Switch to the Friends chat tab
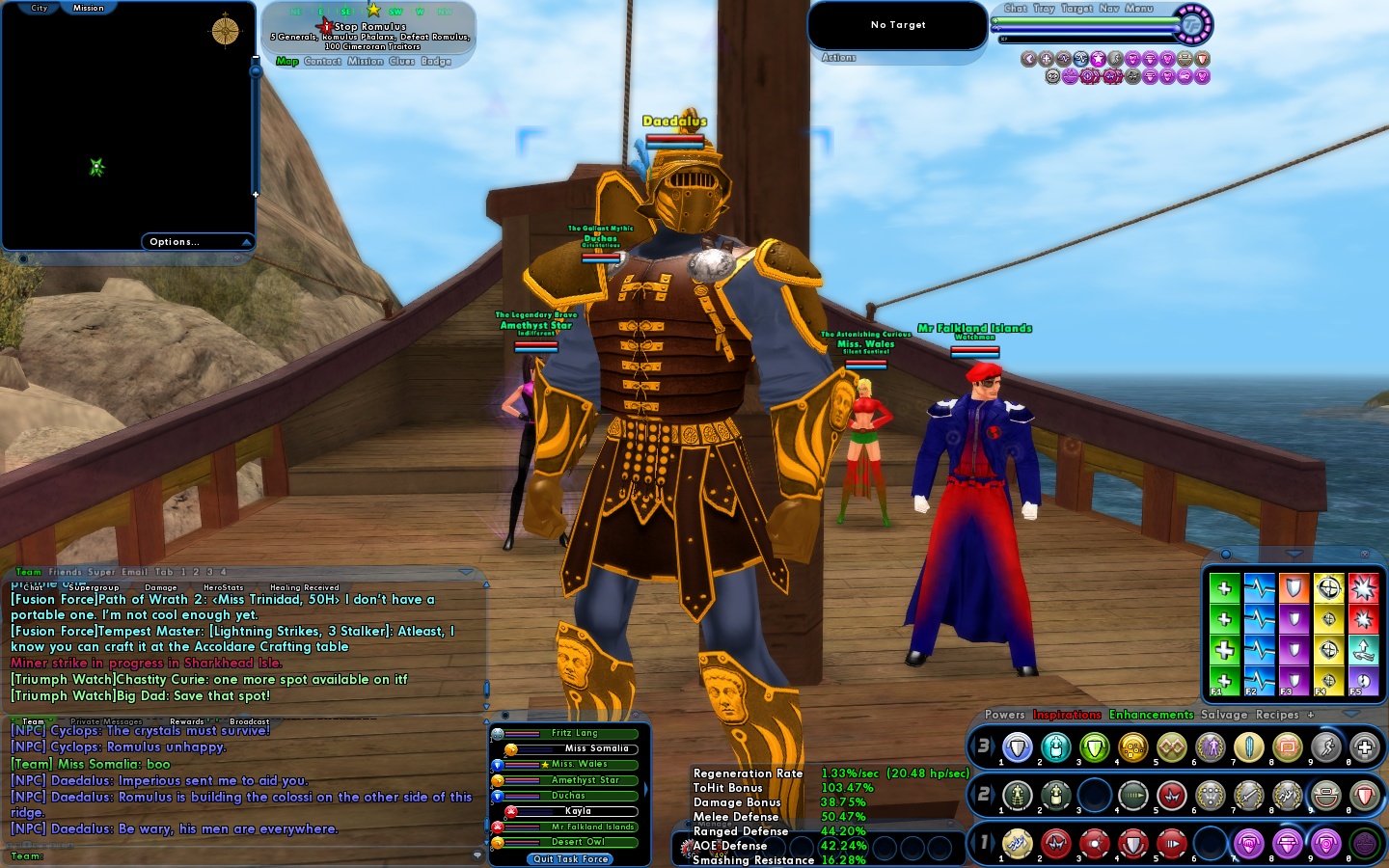The width and height of the screenshot is (1389, 868). [66, 572]
